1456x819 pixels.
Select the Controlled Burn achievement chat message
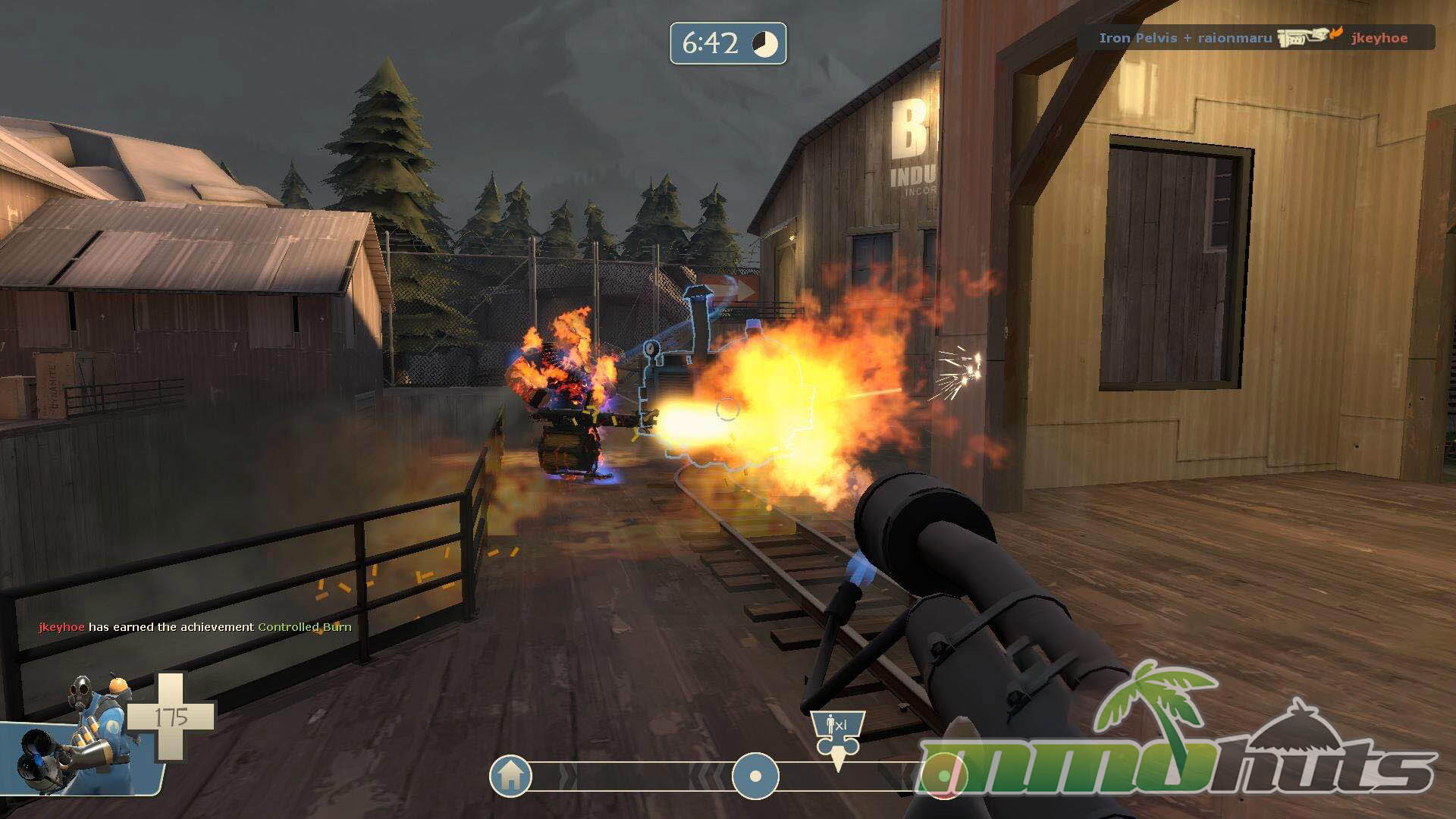[195, 627]
